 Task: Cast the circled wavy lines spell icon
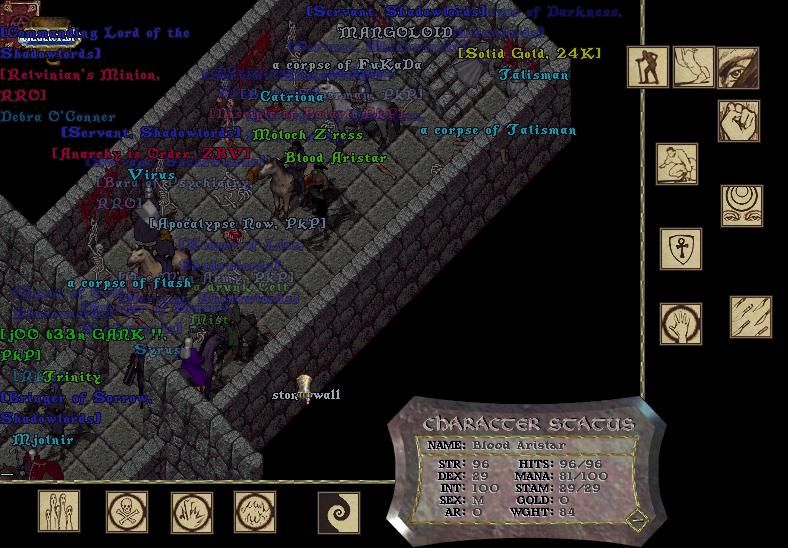pyautogui.click(x=255, y=511)
